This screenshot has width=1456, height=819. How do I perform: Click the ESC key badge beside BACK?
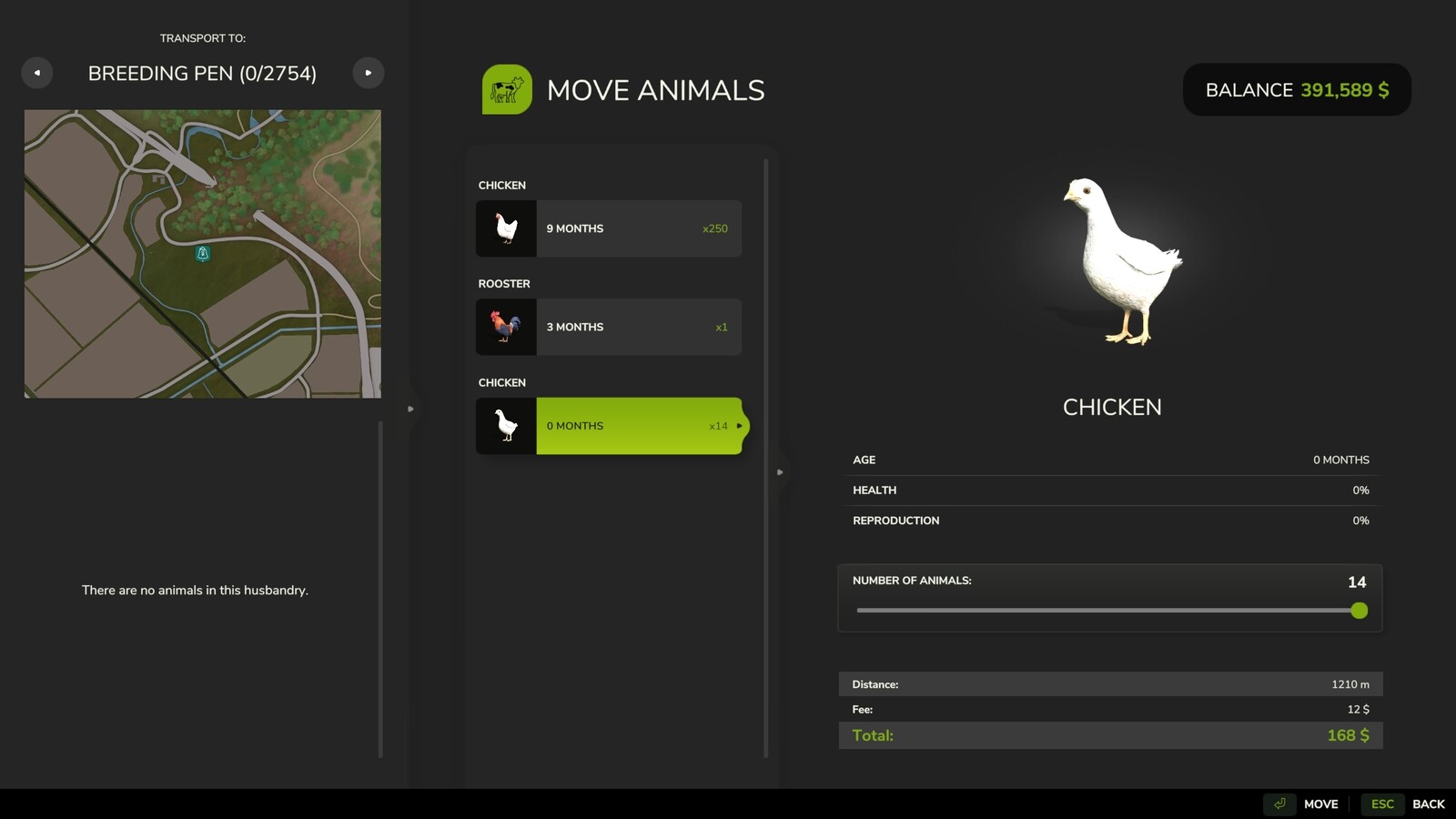(x=1381, y=804)
